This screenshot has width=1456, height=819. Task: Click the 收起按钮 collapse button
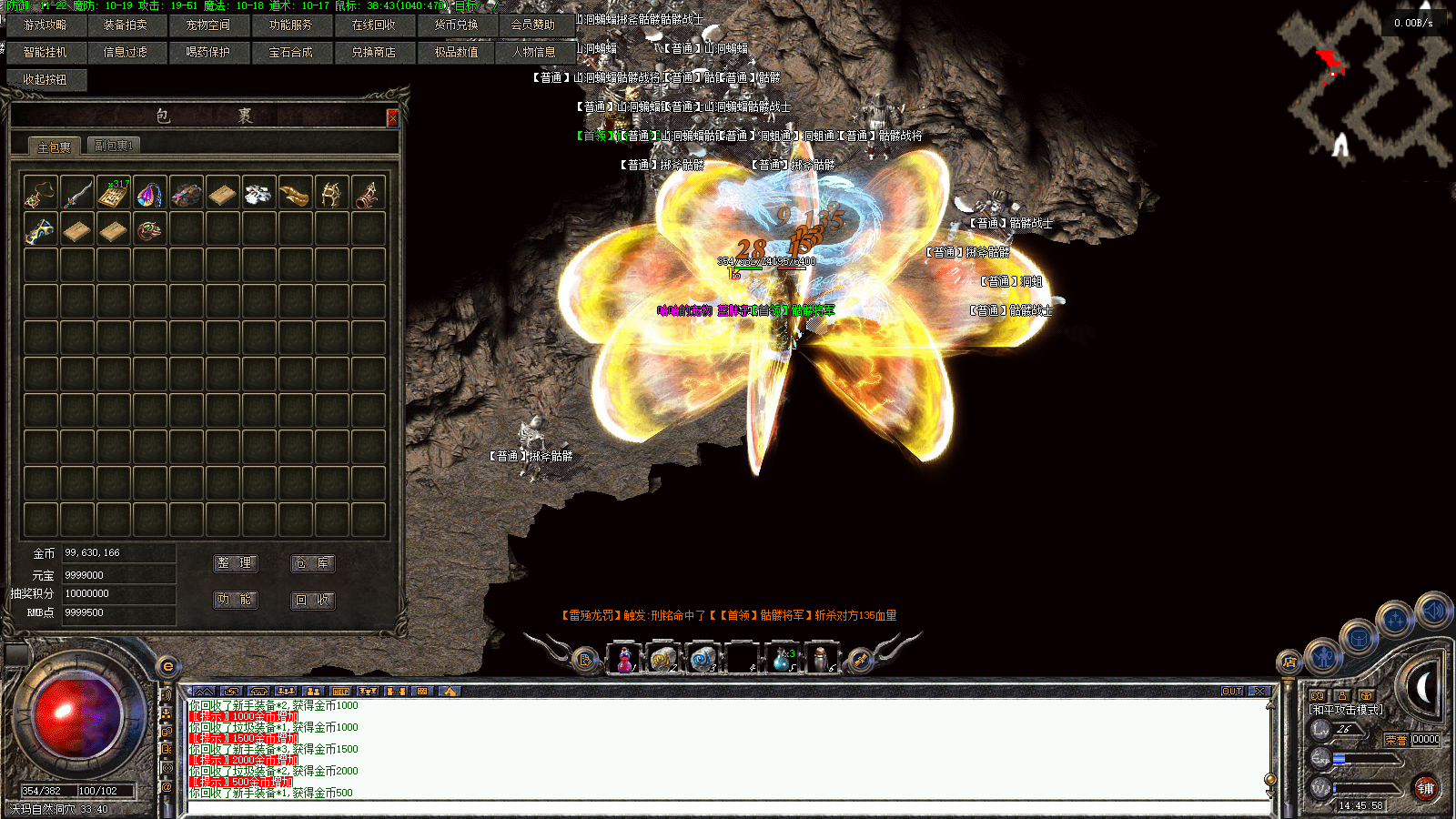click(x=45, y=80)
